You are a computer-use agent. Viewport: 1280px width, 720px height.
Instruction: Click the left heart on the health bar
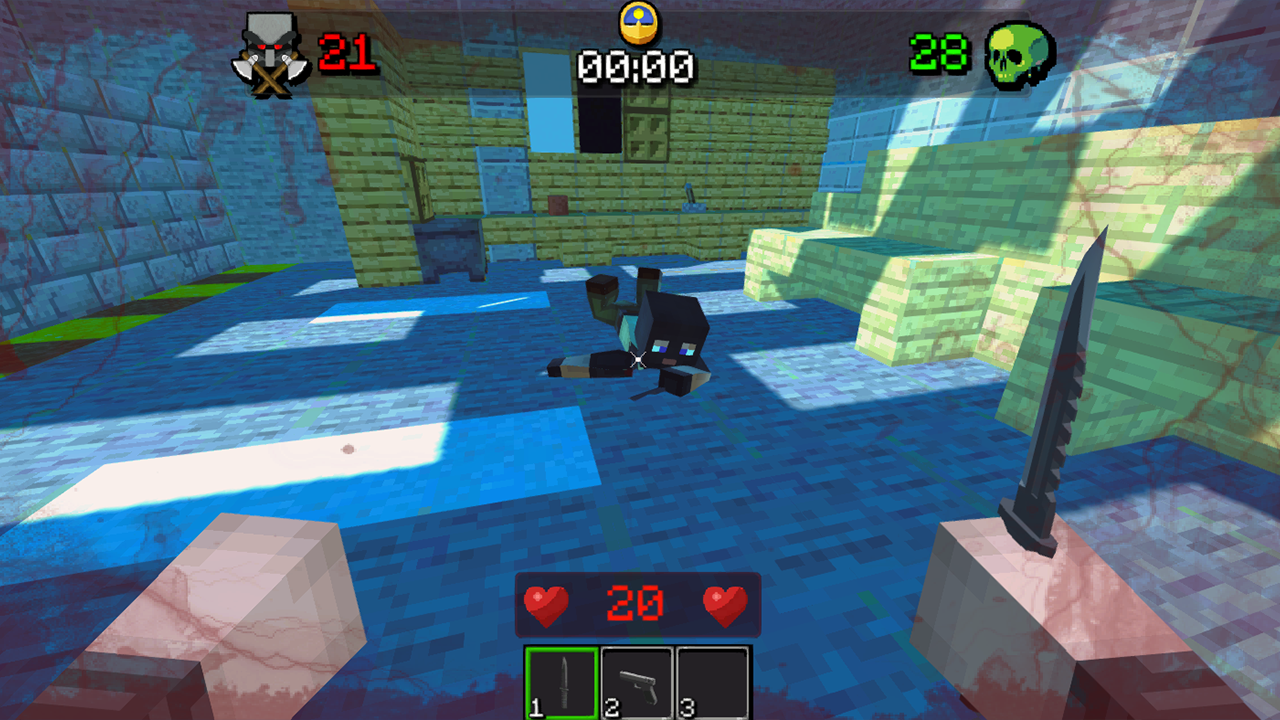[x=546, y=603]
